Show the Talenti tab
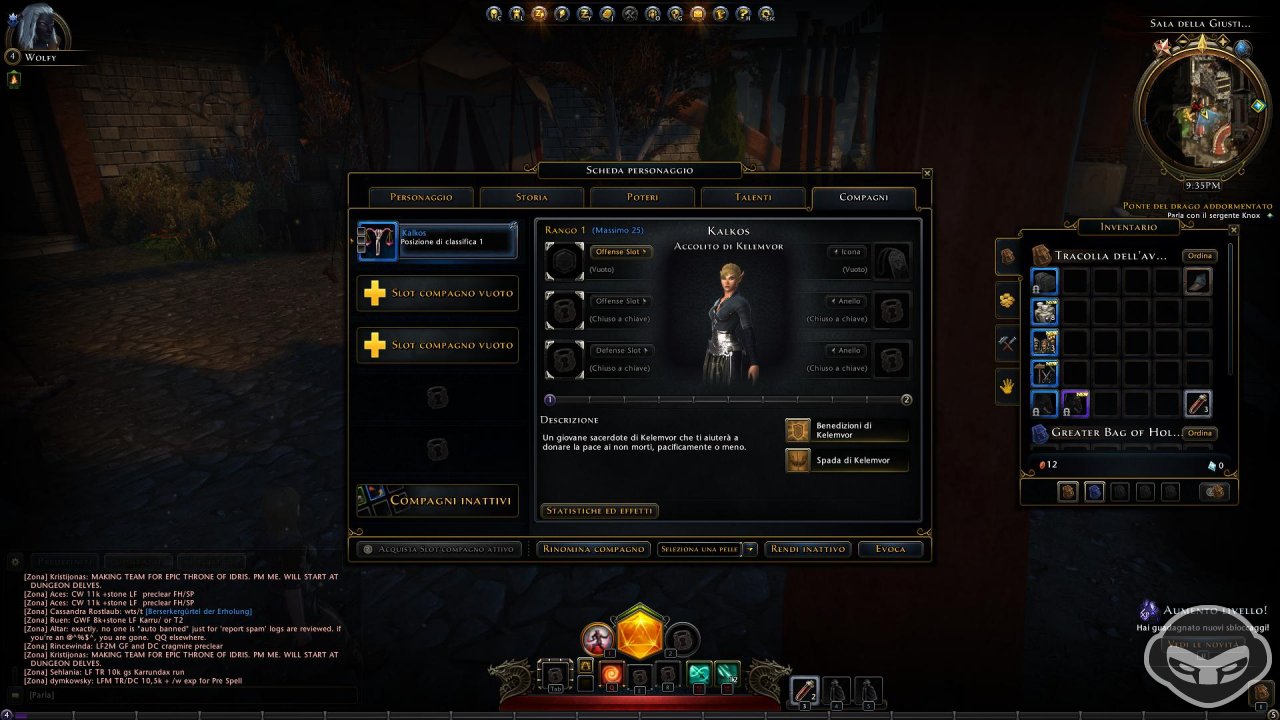Image resolution: width=1280 pixels, height=720 pixels. pos(753,197)
